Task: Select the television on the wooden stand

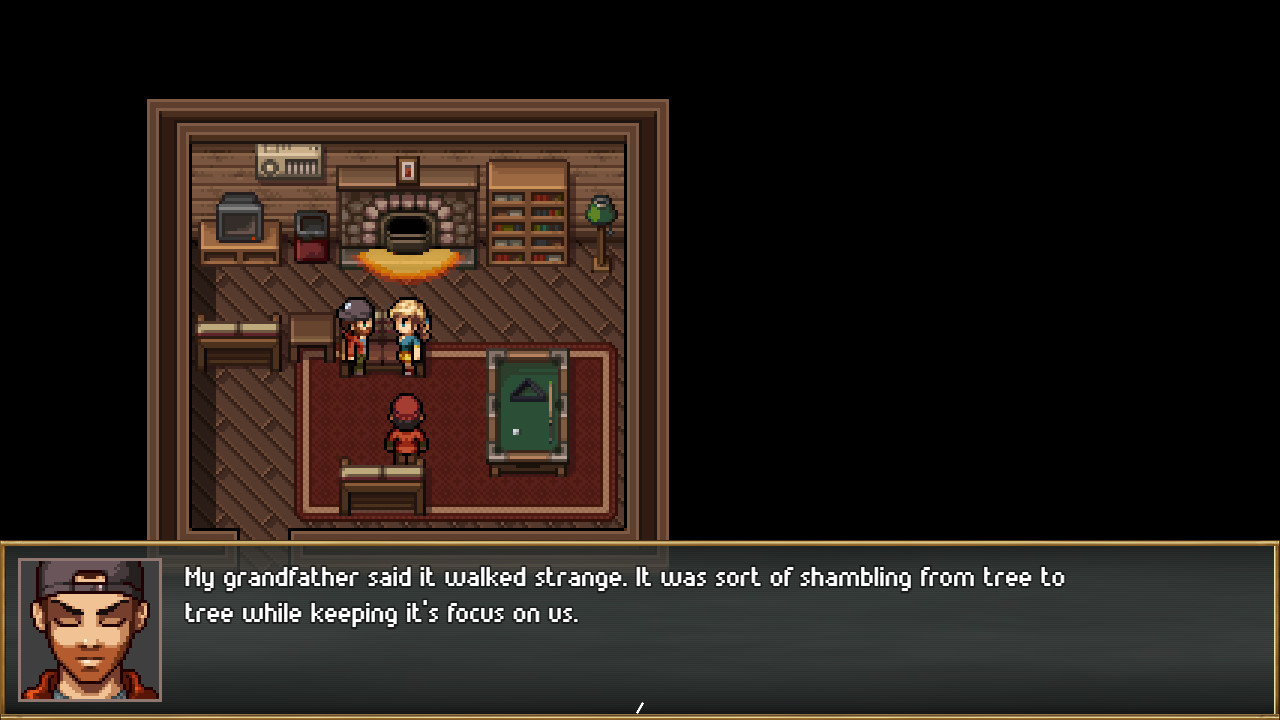Action: 238,220
